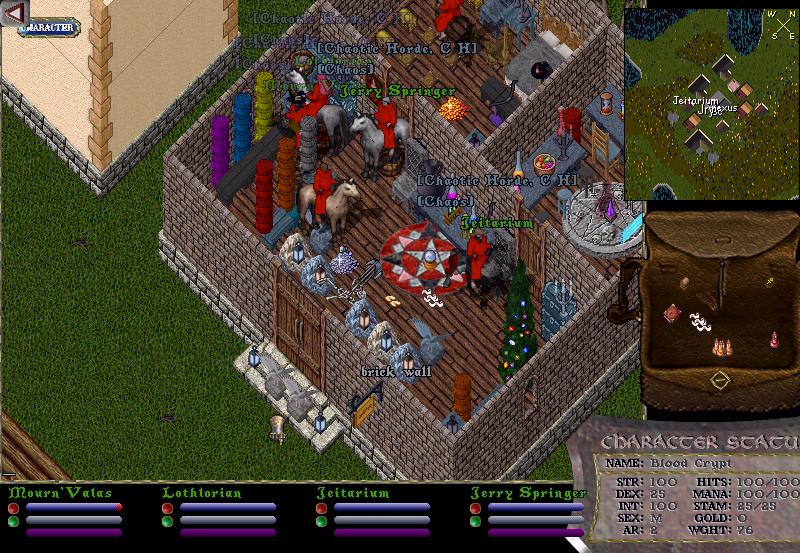Select the gold key in the backpack
800x553 pixels.
click(x=769, y=283)
